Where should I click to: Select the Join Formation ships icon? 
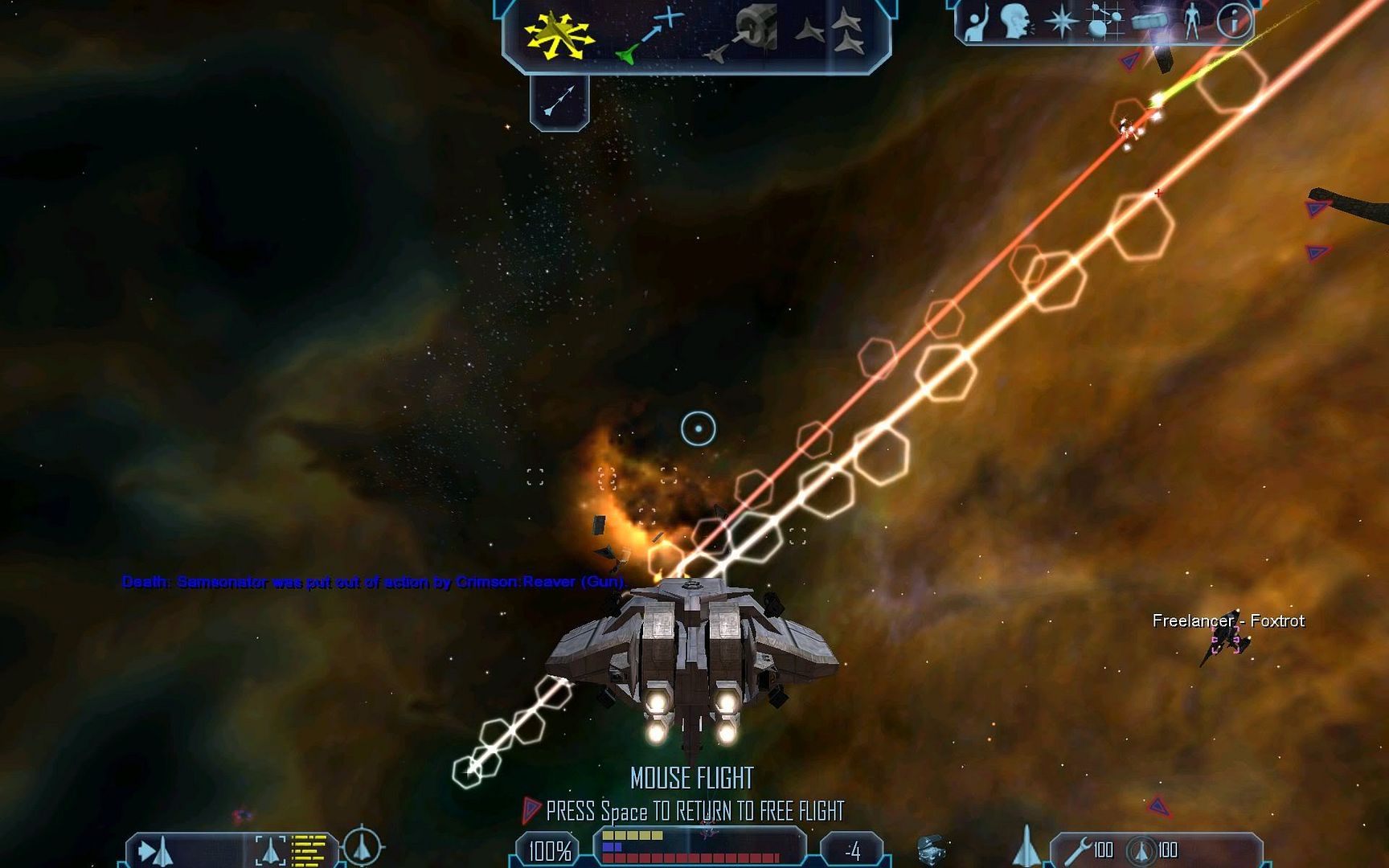click(x=833, y=32)
